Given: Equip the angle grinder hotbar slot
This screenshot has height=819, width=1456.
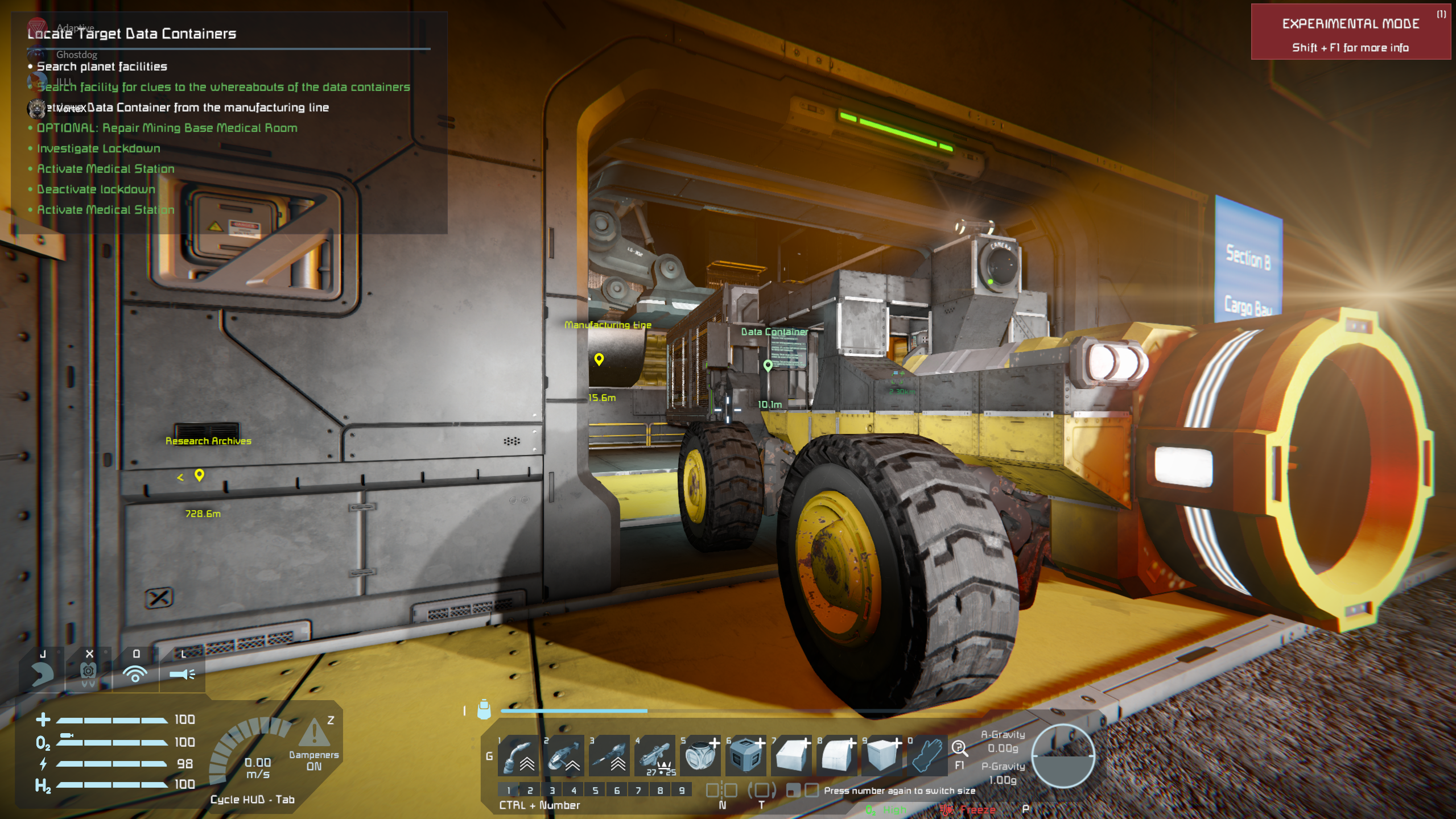Looking at the screenshot, I should click(564, 756).
